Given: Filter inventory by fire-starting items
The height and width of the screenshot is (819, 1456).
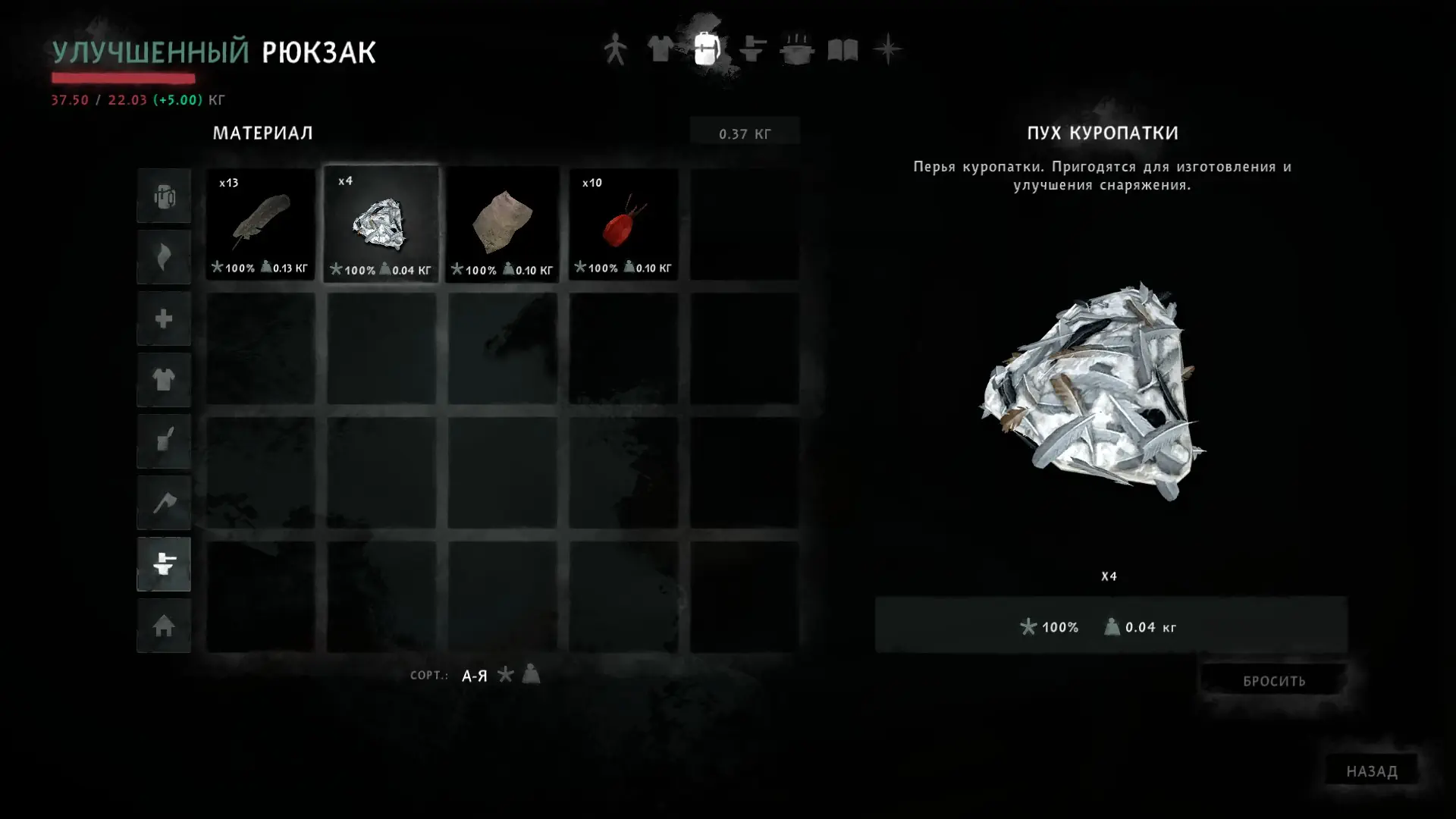Looking at the screenshot, I should (164, 258).
